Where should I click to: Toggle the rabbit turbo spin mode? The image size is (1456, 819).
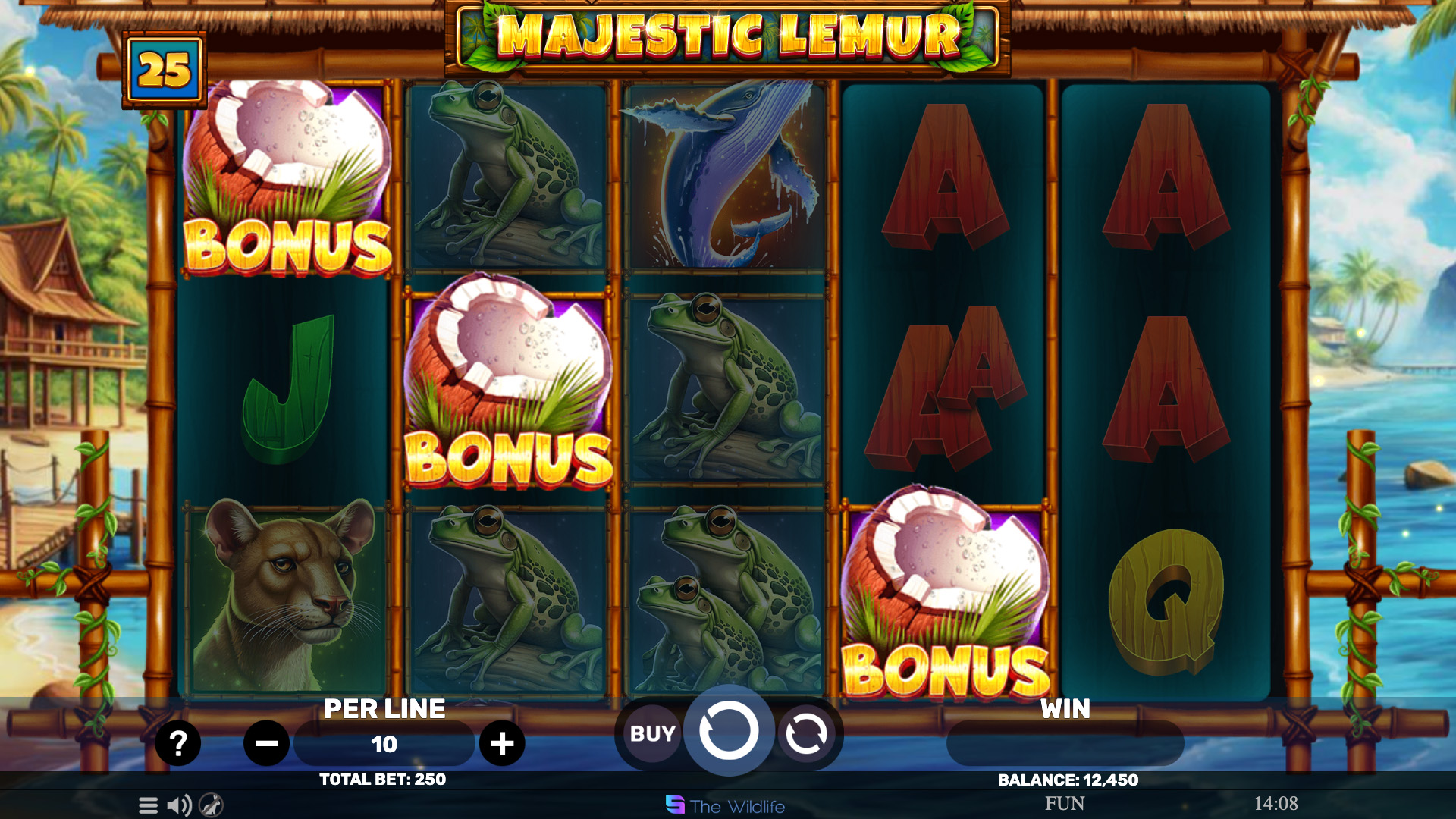[x=211, y=805]
